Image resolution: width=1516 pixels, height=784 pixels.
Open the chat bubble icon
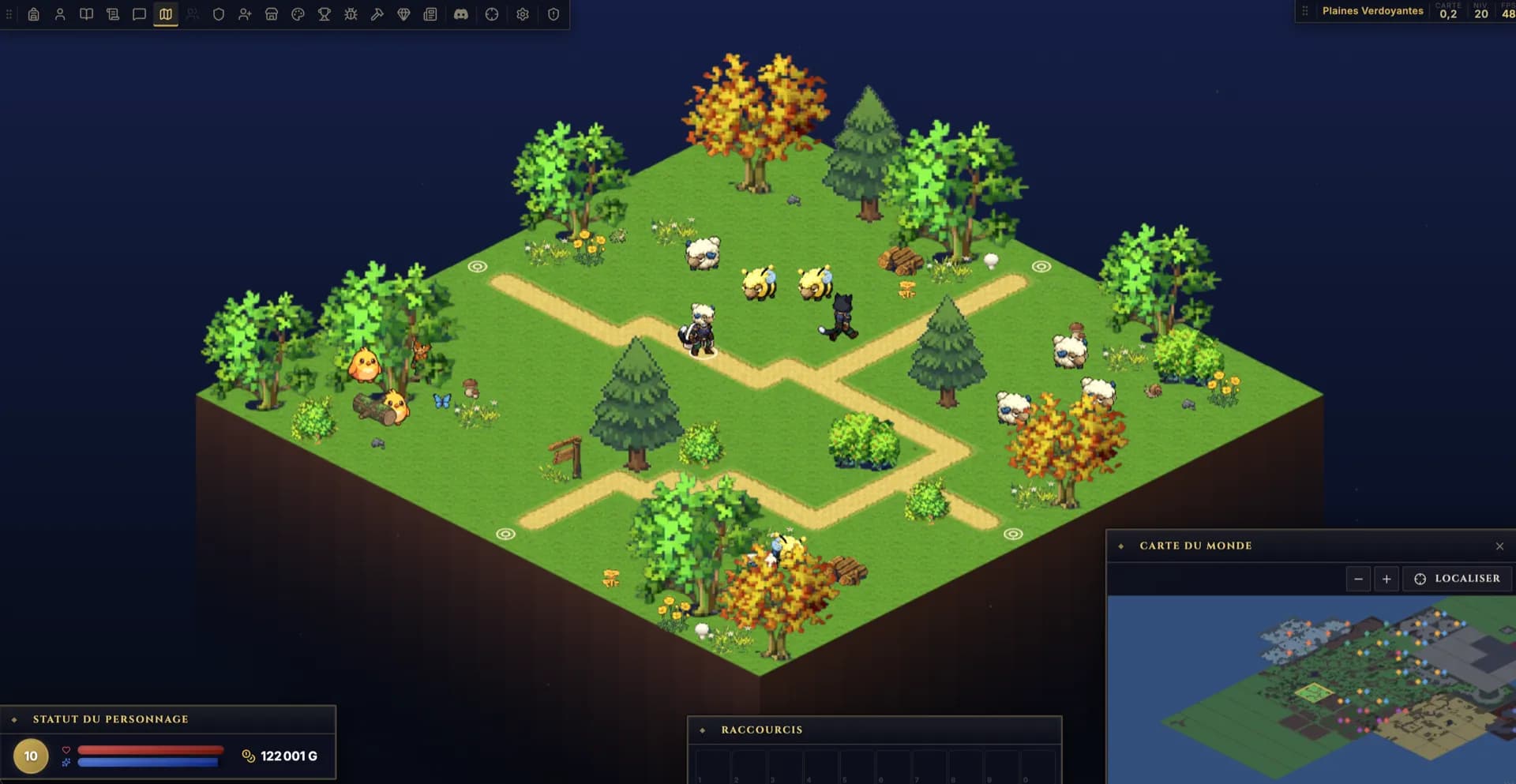[x=139, y=14]
